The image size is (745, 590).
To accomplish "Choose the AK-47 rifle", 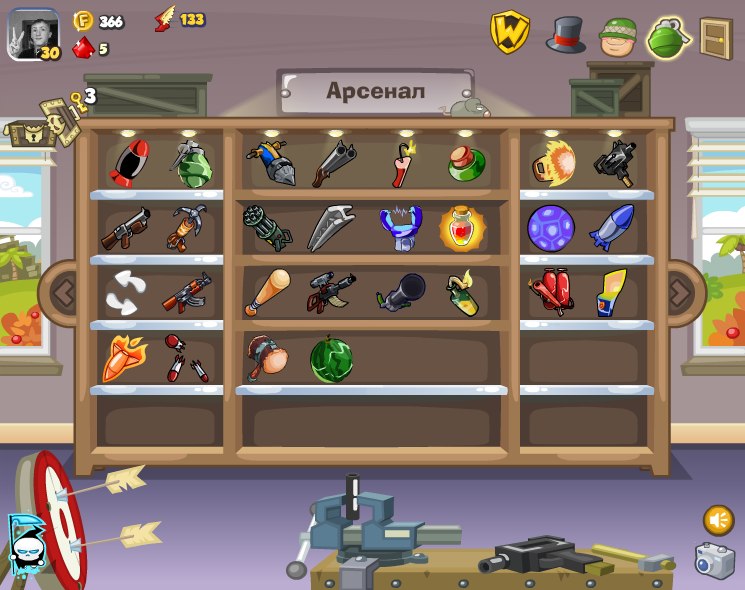I will (187, 292).
